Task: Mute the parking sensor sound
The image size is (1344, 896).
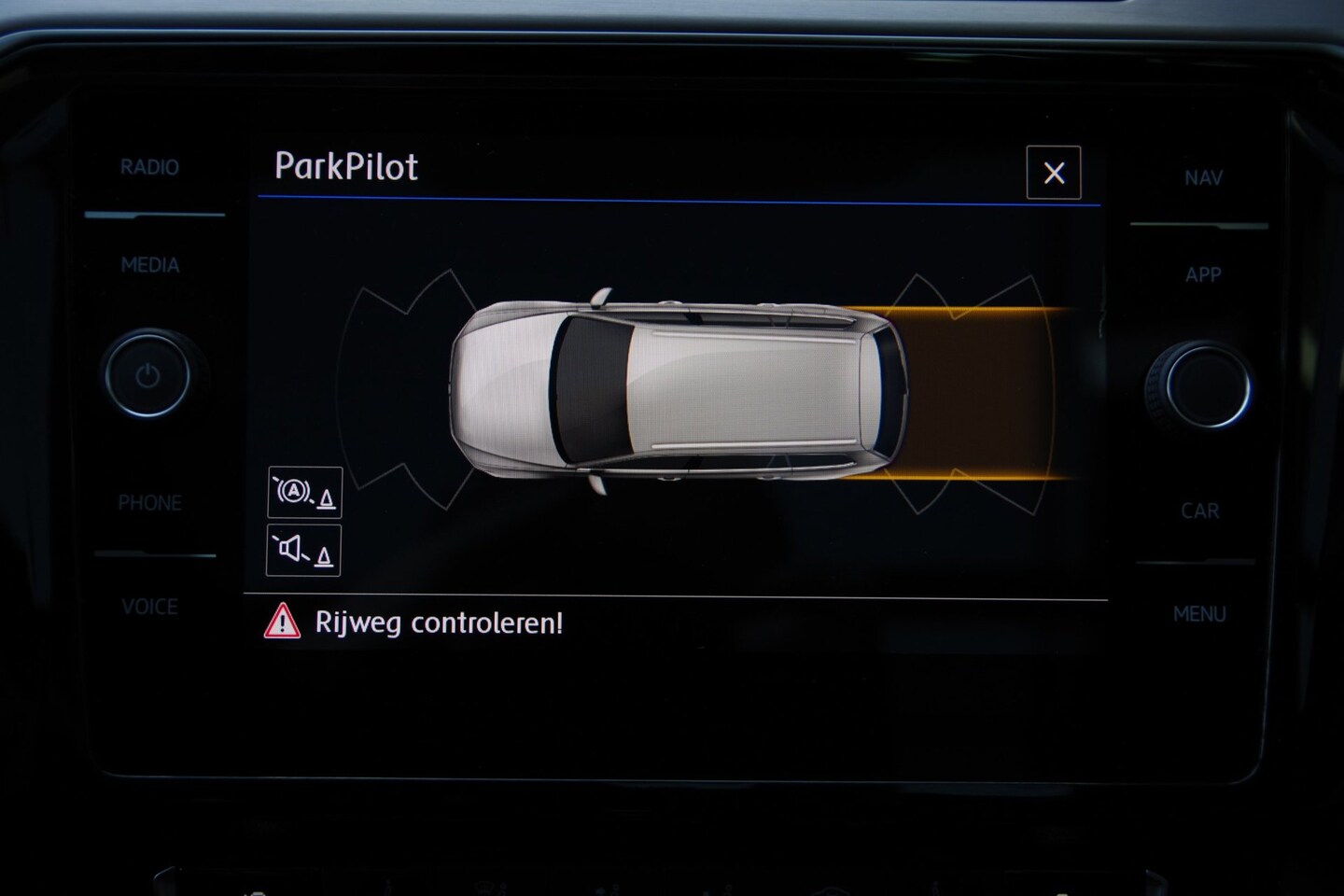Action: click(x=304, y=551)
